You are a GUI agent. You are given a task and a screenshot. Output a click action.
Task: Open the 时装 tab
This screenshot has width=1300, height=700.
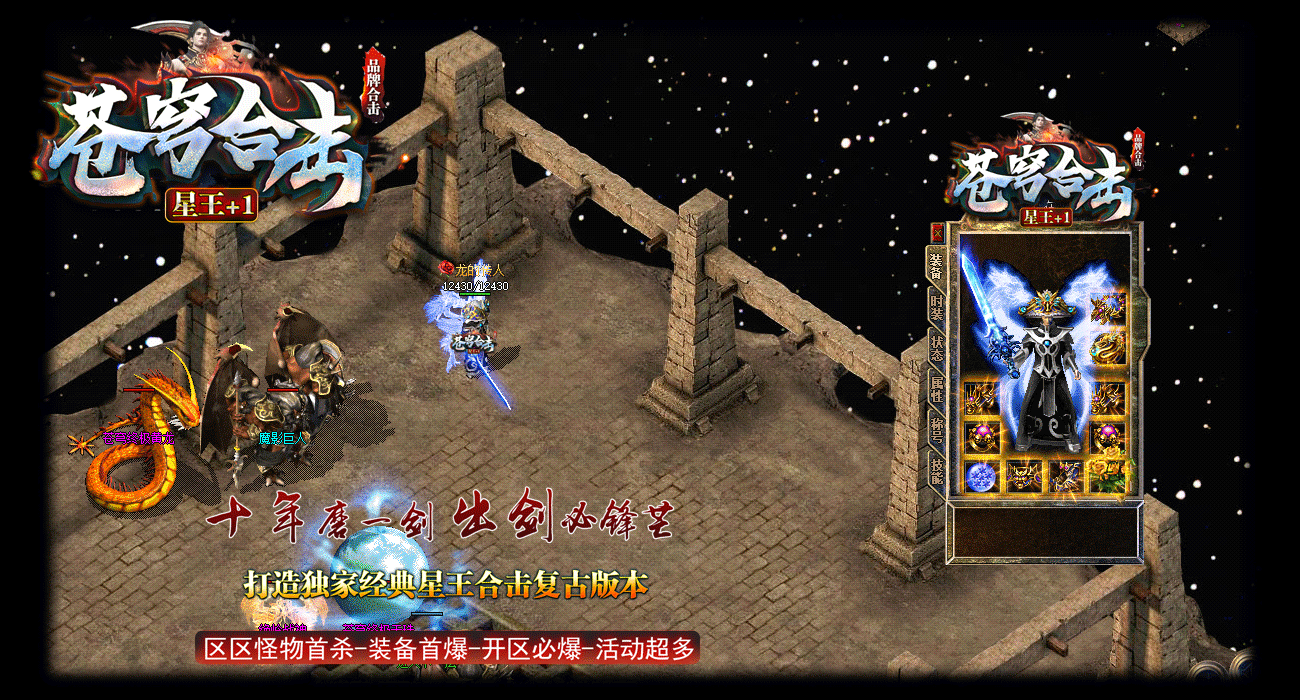(937, 306)
